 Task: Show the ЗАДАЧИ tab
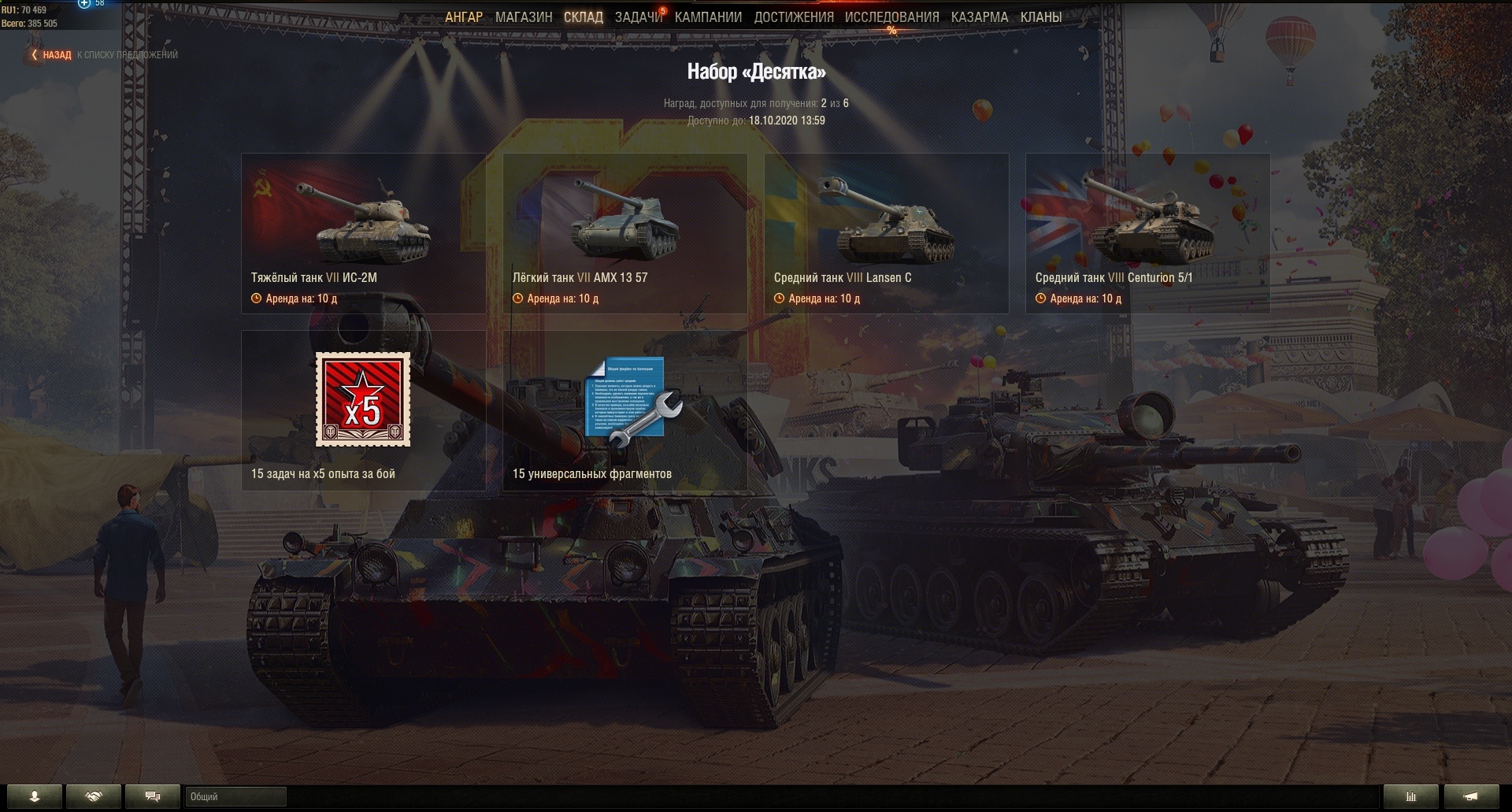[639, 17]
